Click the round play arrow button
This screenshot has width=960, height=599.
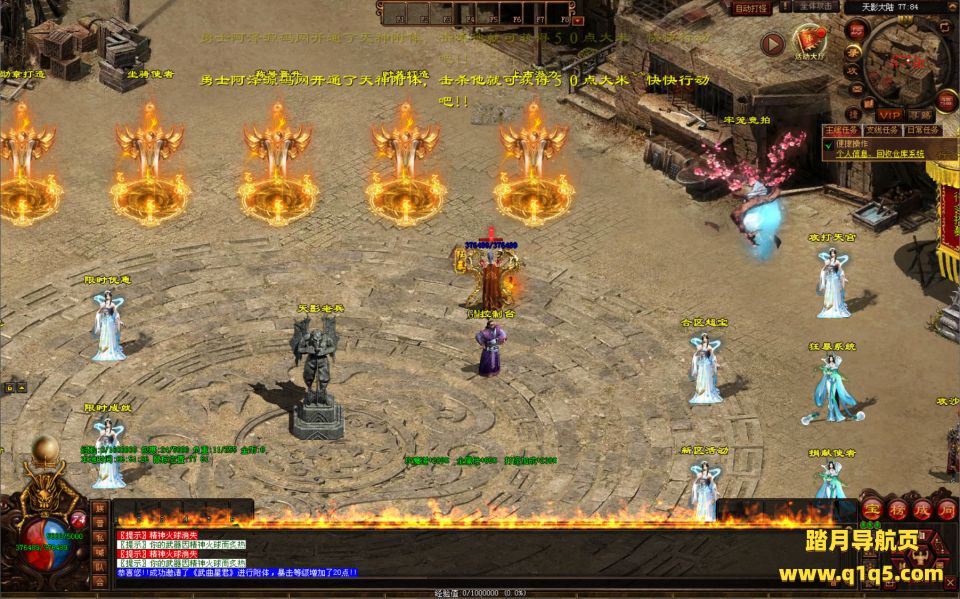(x=771, y=43)
